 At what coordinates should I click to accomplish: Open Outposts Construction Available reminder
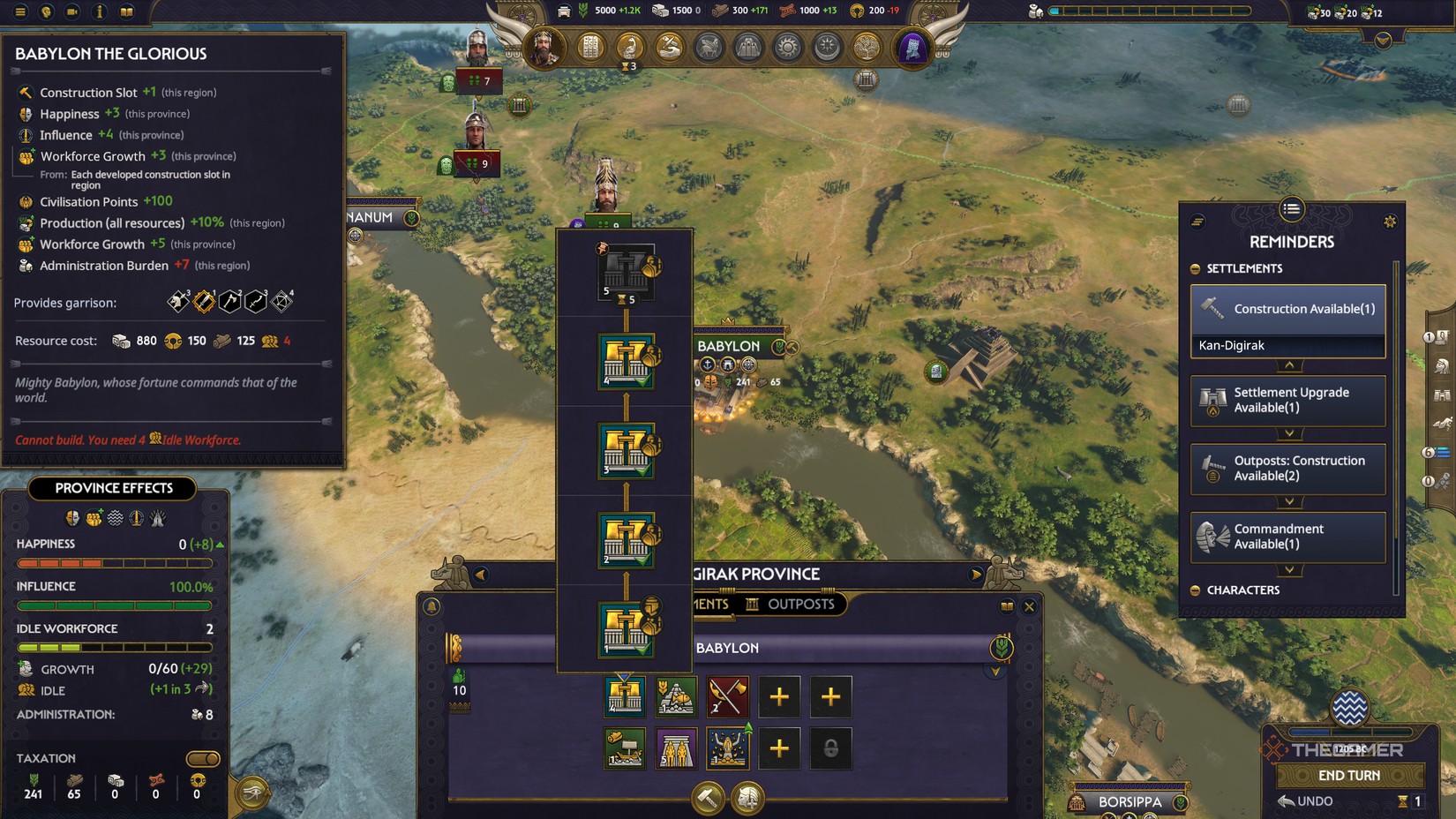pyautogui.click(x=1287, y=469)
